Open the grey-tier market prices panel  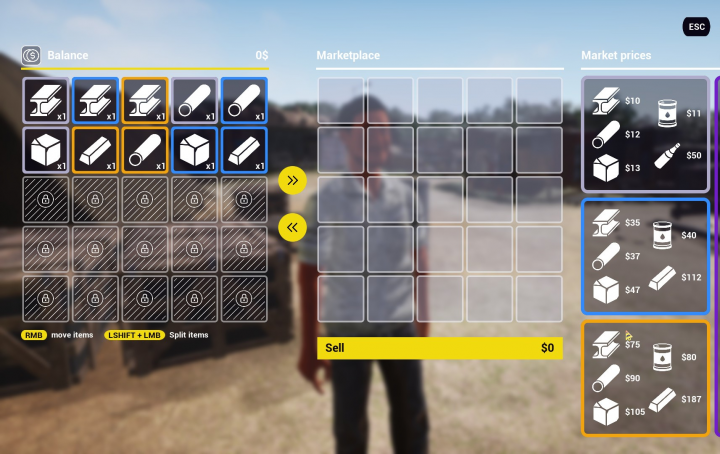point(645,134)
